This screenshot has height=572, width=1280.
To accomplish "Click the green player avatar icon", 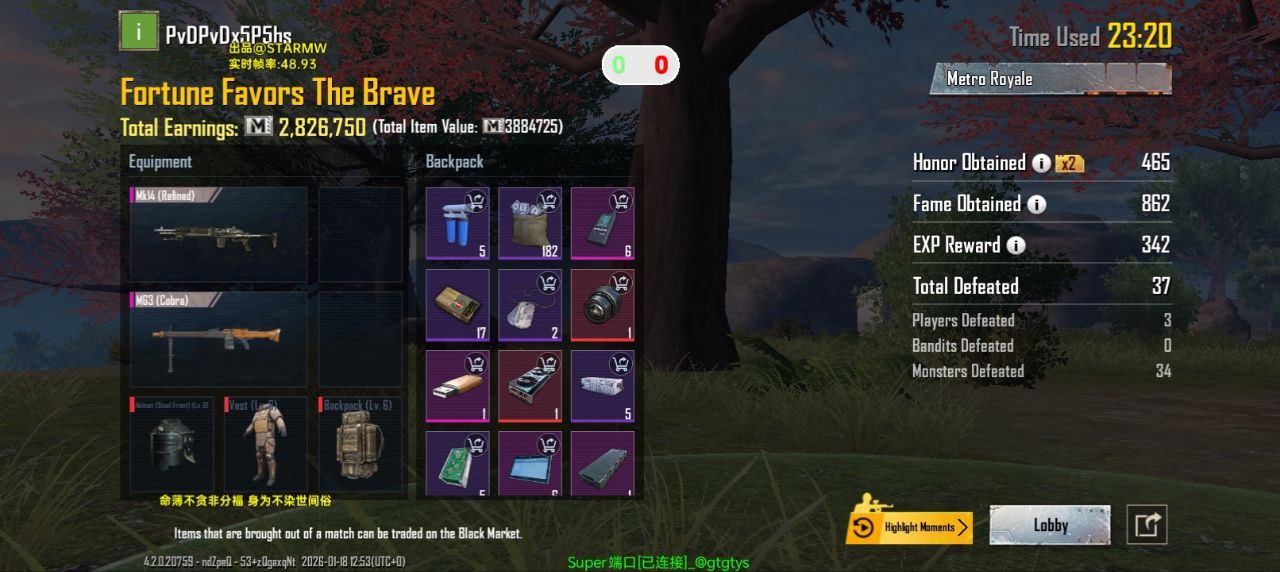I will (138, 30).
